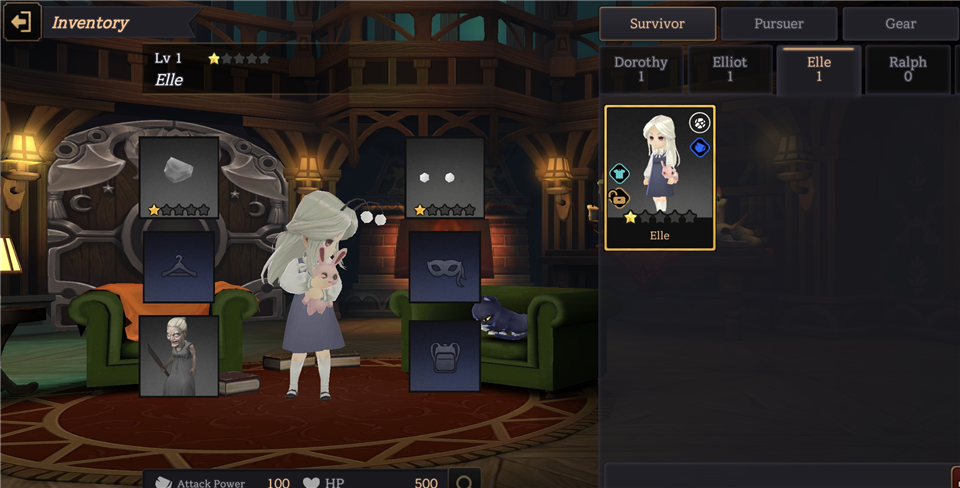Viewport: 960px width, 488px height.
Task: Open the white beads accessory slot
Action: point(445,177)
